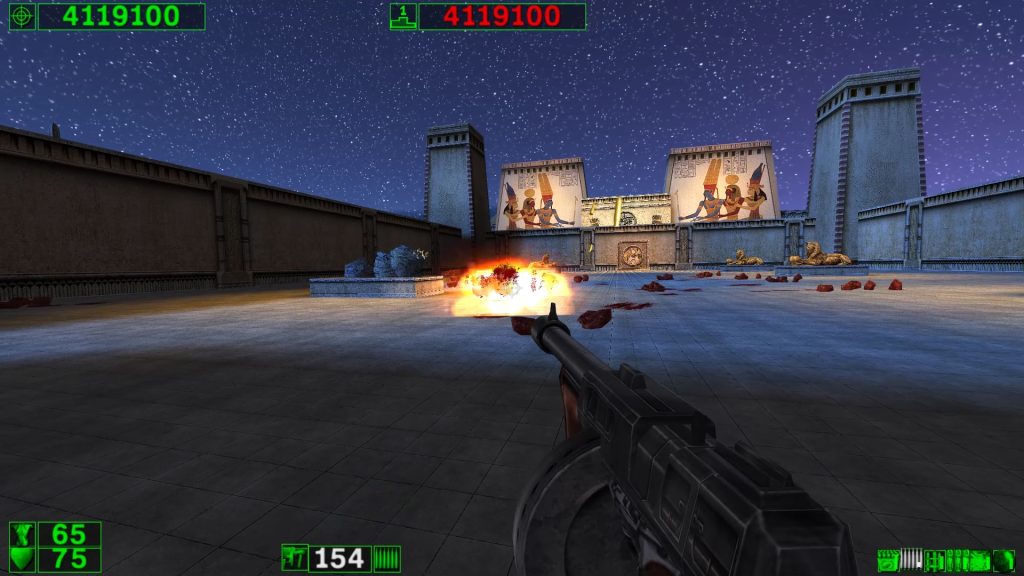Click the crosshair score icon
Viewport: 1024px width, 576px height.
tap(22, 16)
